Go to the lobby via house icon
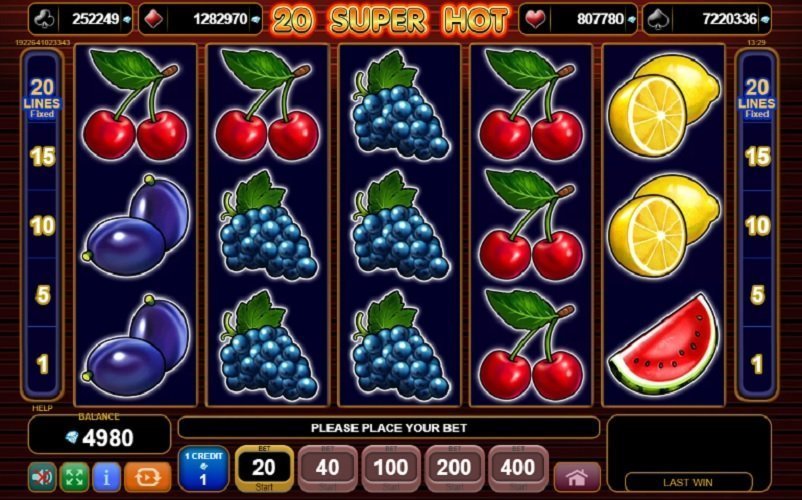The width and height of the screenshot is (802, 500). (577, 476)
